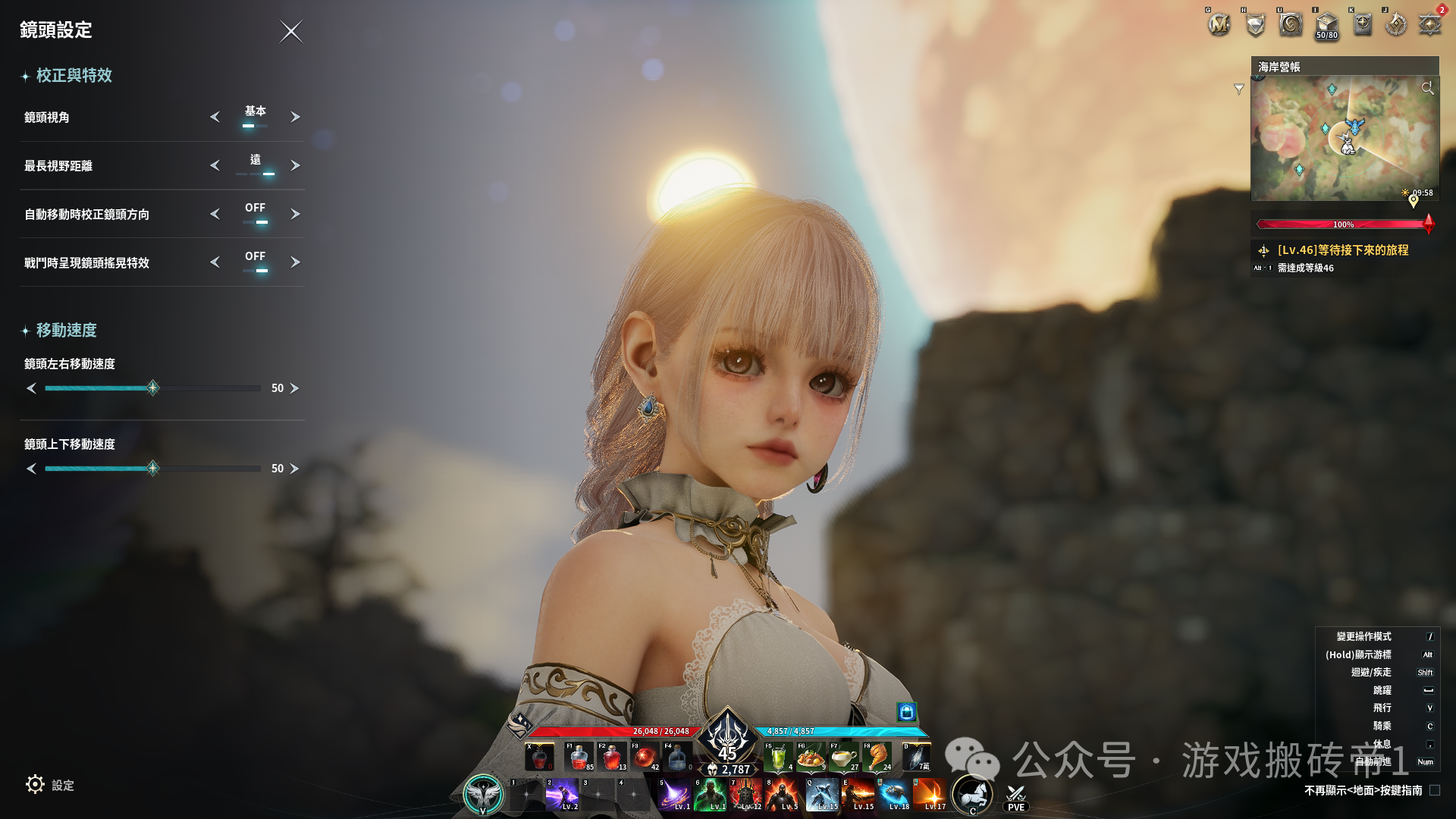Click the minimap magnifier zoom button
The image size is (1456, 819).
[x=1427, y=88]
